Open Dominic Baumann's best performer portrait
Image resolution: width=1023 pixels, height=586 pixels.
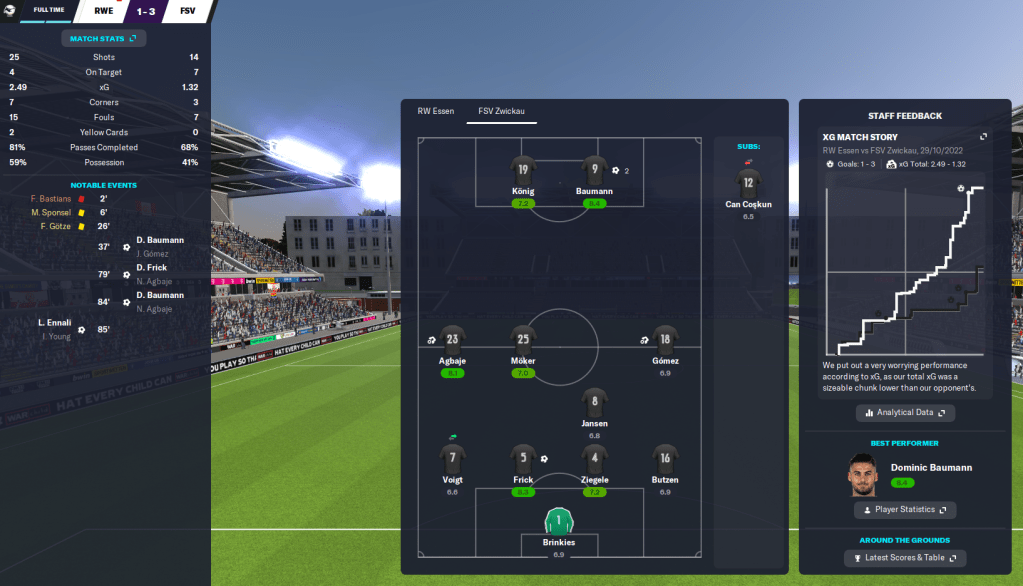click(x=861, y=475)
